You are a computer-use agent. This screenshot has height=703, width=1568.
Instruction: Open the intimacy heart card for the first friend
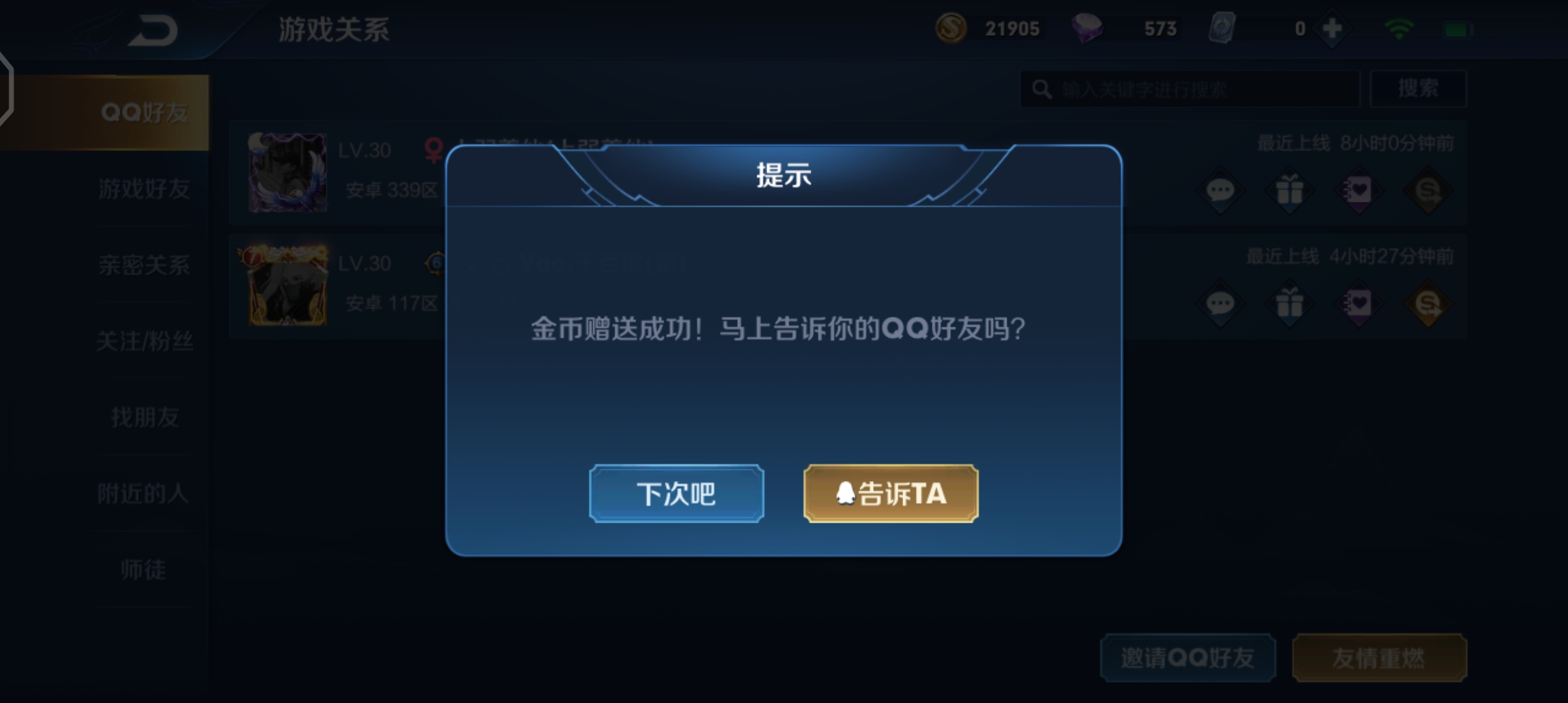click(x=1356, y=189)
